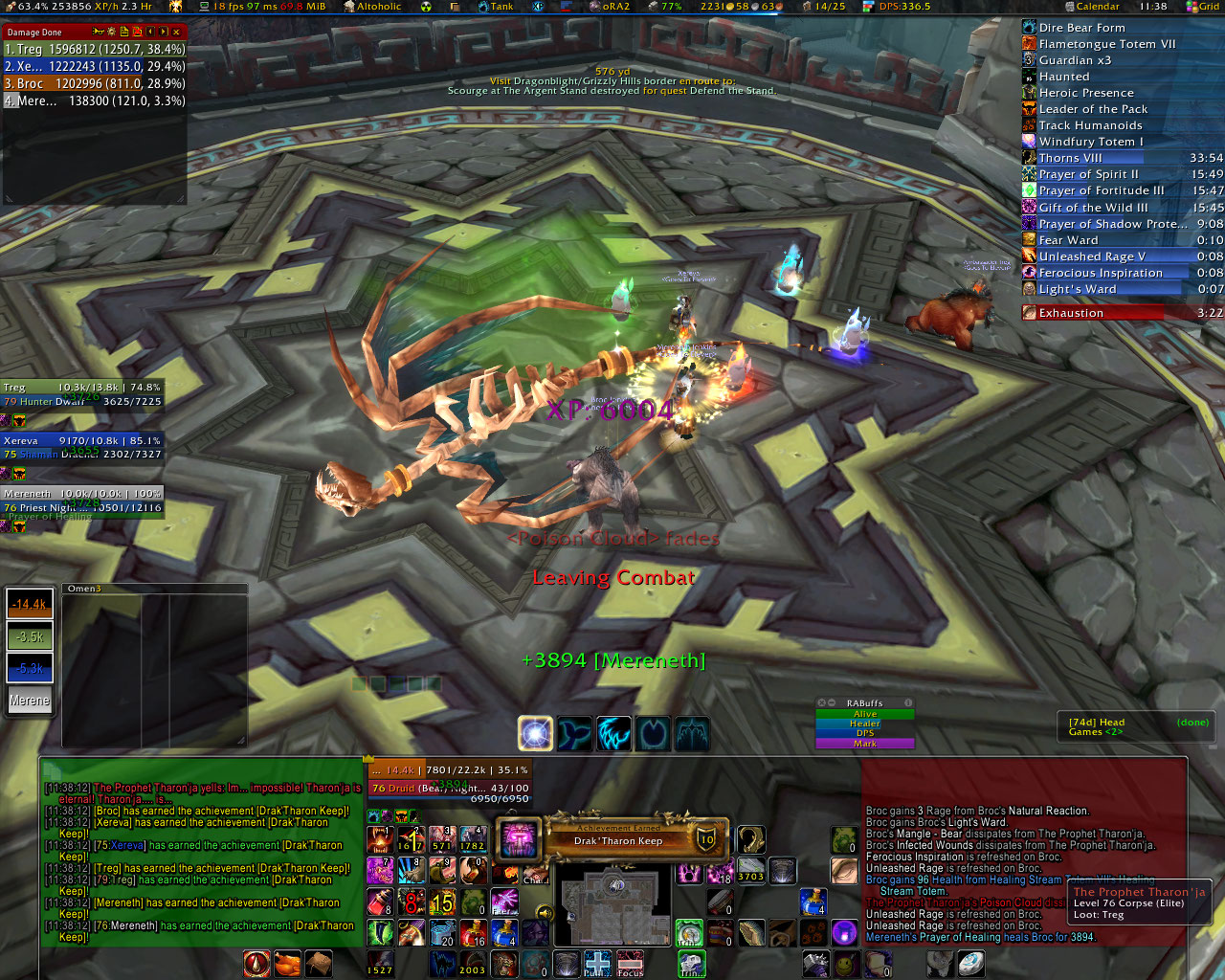Image resolution: width=1225 pixels, height=980 pixels.
Task: Click the Tank indicator in the top bar
Action: coord(501,6)
